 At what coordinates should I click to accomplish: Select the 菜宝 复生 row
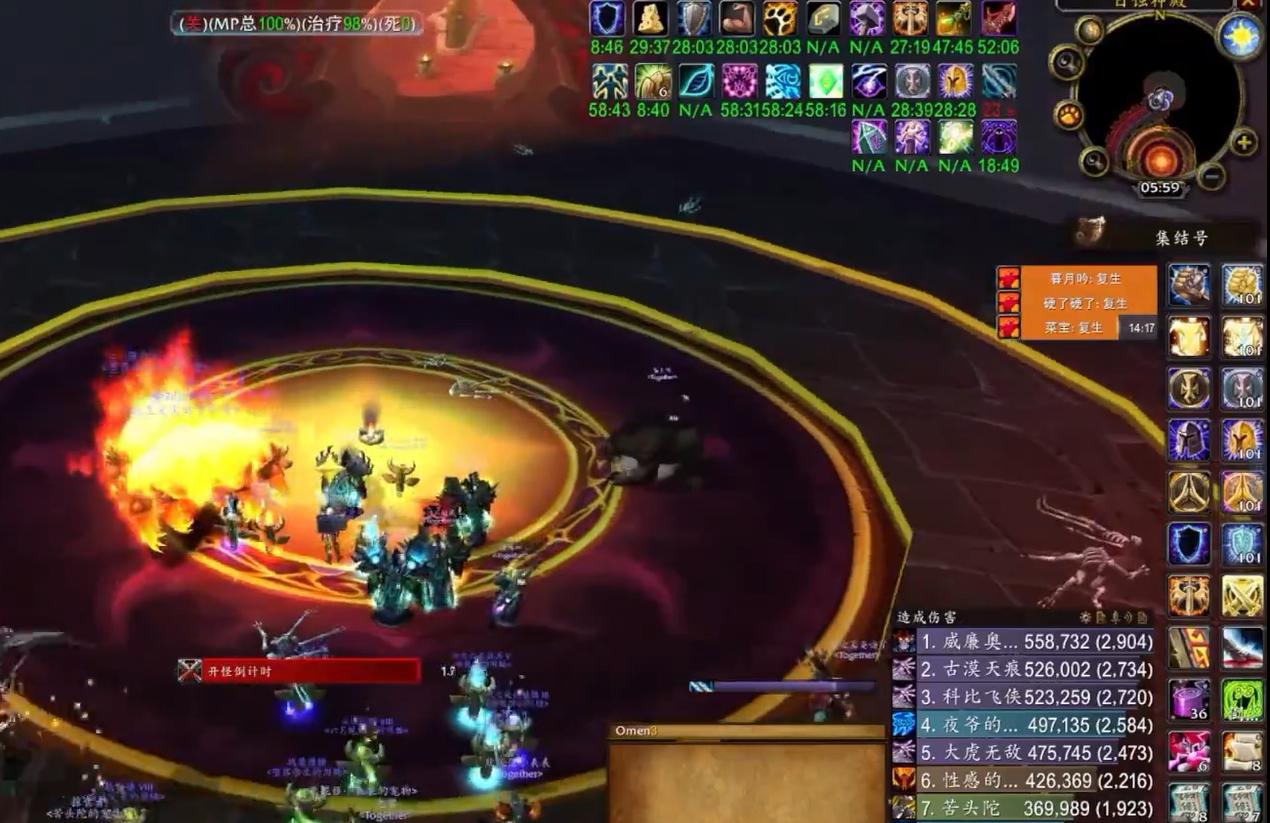pyautogui.click(x=1075, y=327)
